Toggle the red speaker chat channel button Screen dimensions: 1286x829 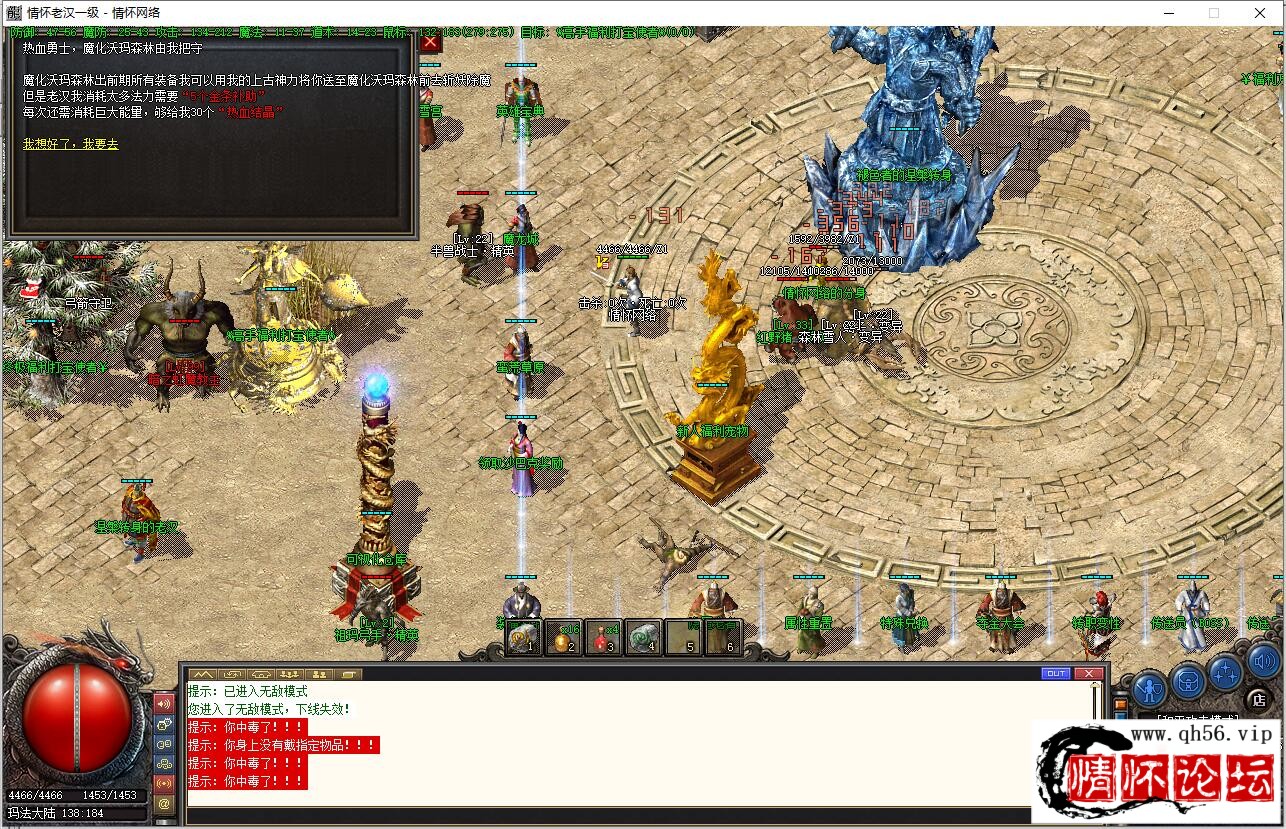(x=164, y=703)
